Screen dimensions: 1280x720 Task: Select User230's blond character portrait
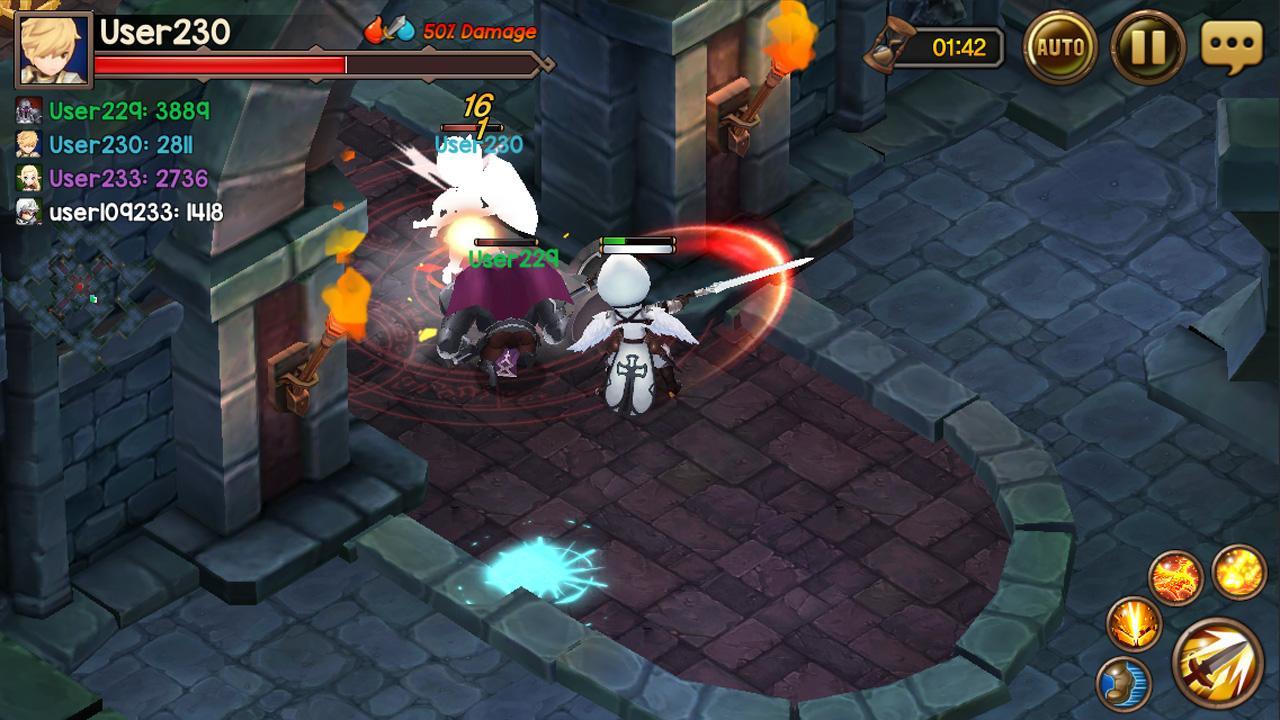tap(54, 49)
